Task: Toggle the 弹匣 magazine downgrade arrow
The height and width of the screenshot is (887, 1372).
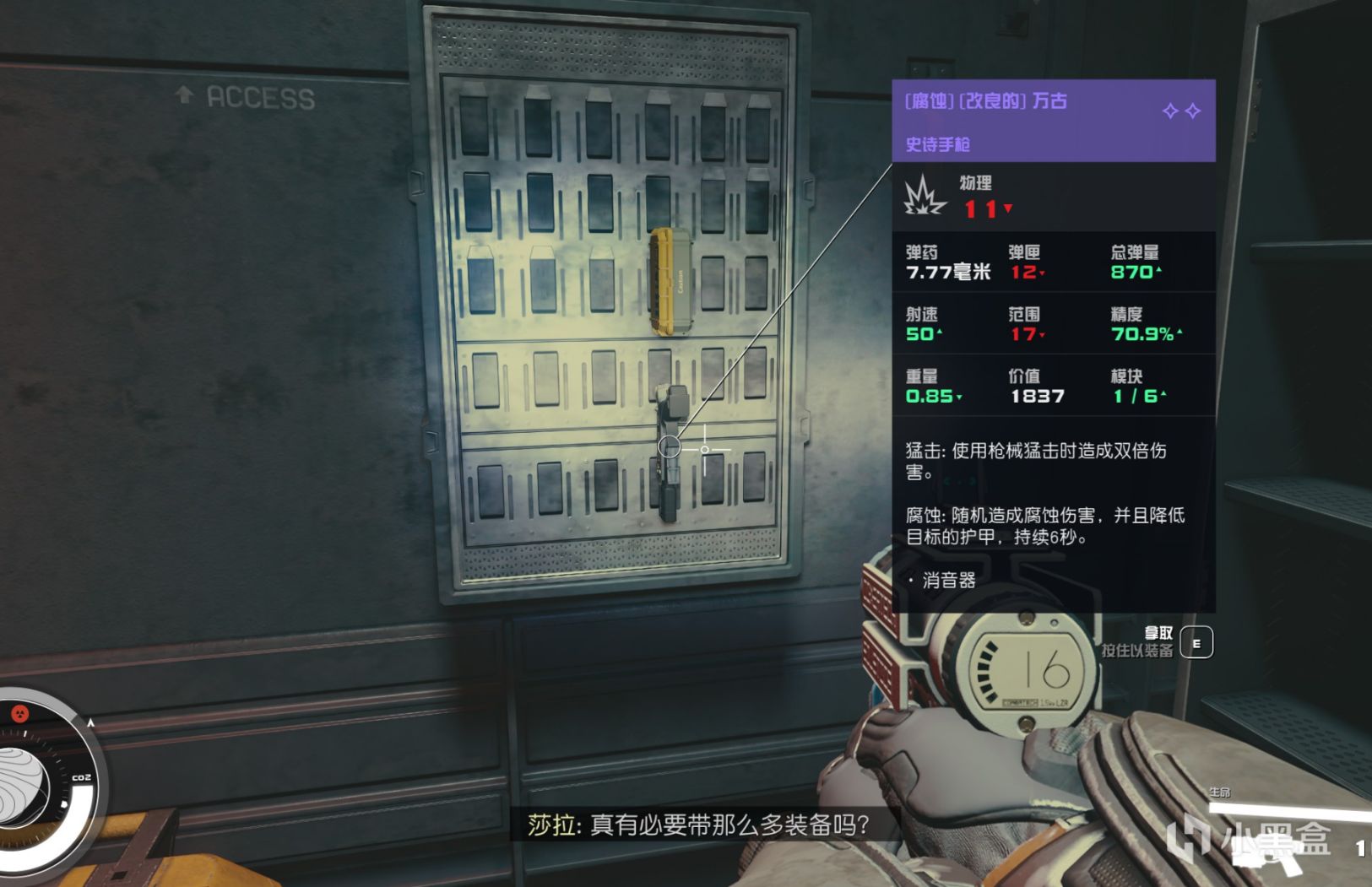Action: (1044, 274)
